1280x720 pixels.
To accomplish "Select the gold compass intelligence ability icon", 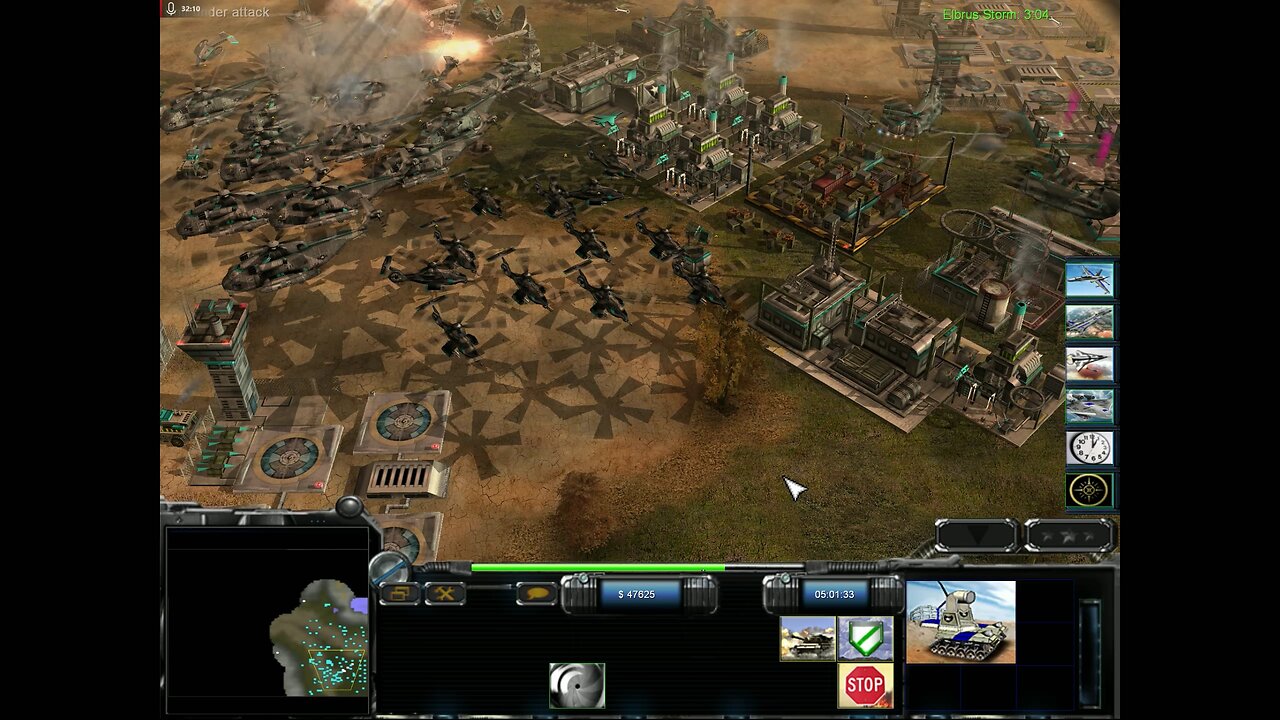I will [1088, 489].
